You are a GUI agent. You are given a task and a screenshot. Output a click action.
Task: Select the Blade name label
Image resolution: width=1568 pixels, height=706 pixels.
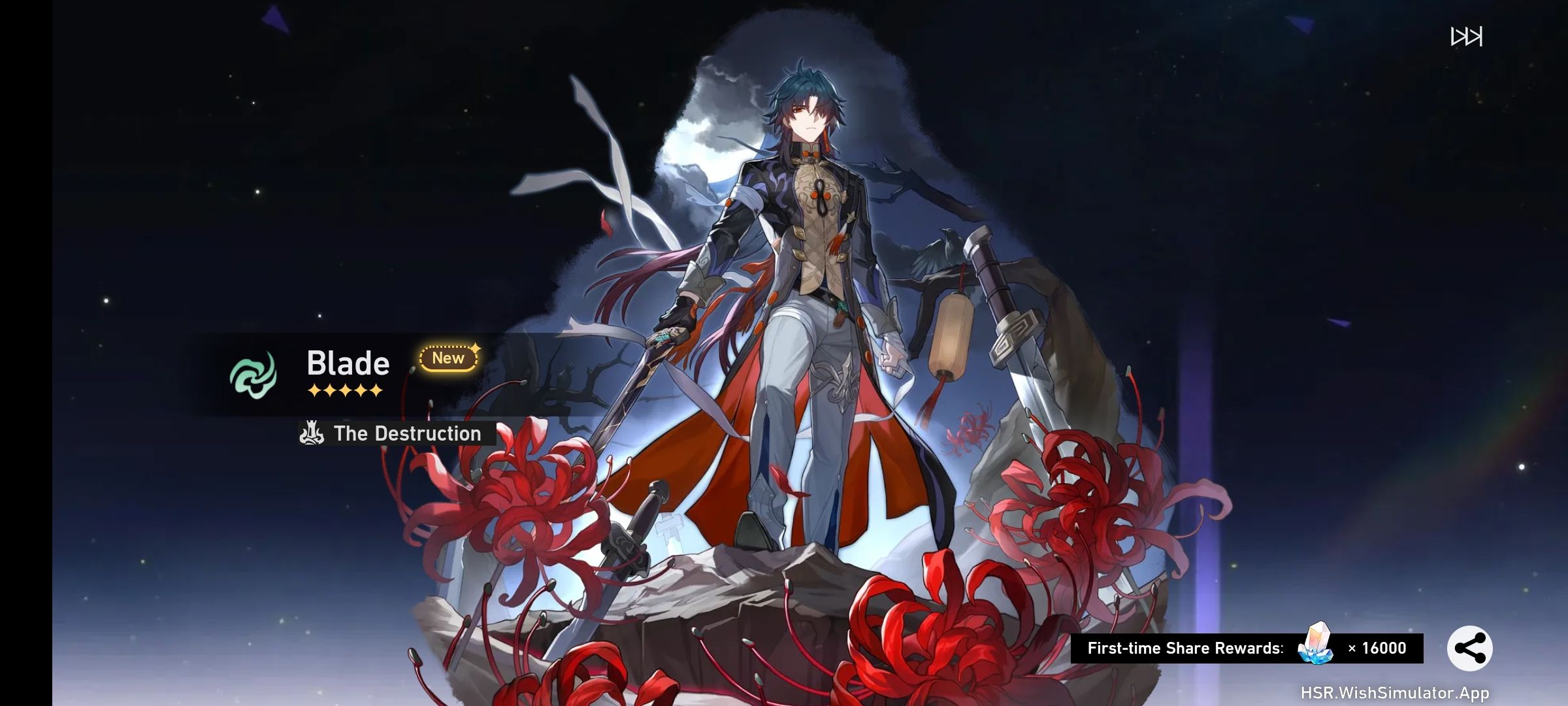(x=348, y=363)
